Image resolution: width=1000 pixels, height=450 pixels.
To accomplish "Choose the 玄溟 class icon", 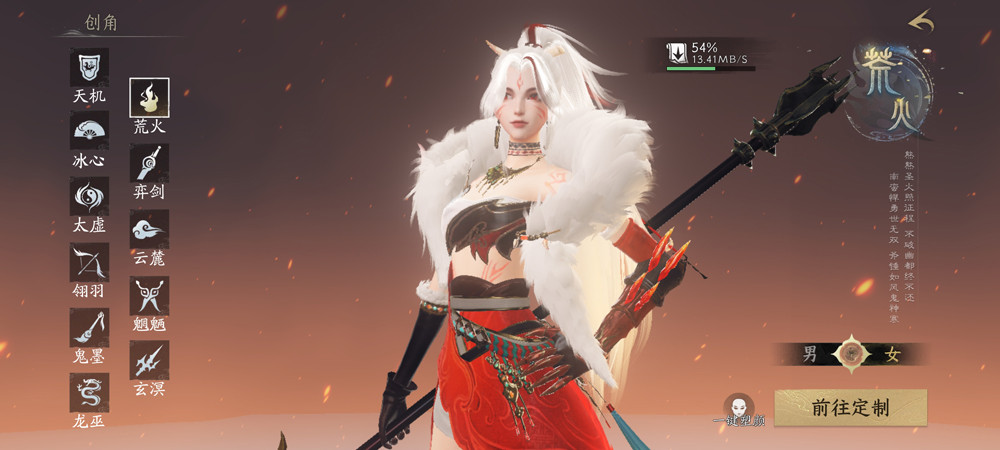I will pos(150,360).
